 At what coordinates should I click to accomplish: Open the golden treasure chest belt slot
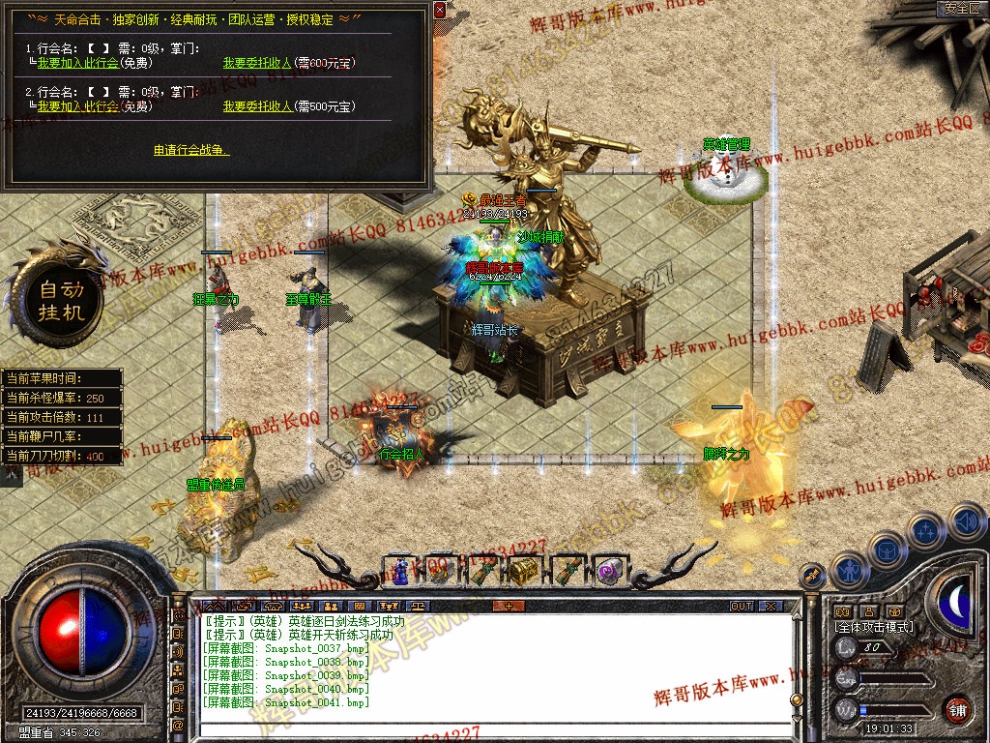pos(522,570)
